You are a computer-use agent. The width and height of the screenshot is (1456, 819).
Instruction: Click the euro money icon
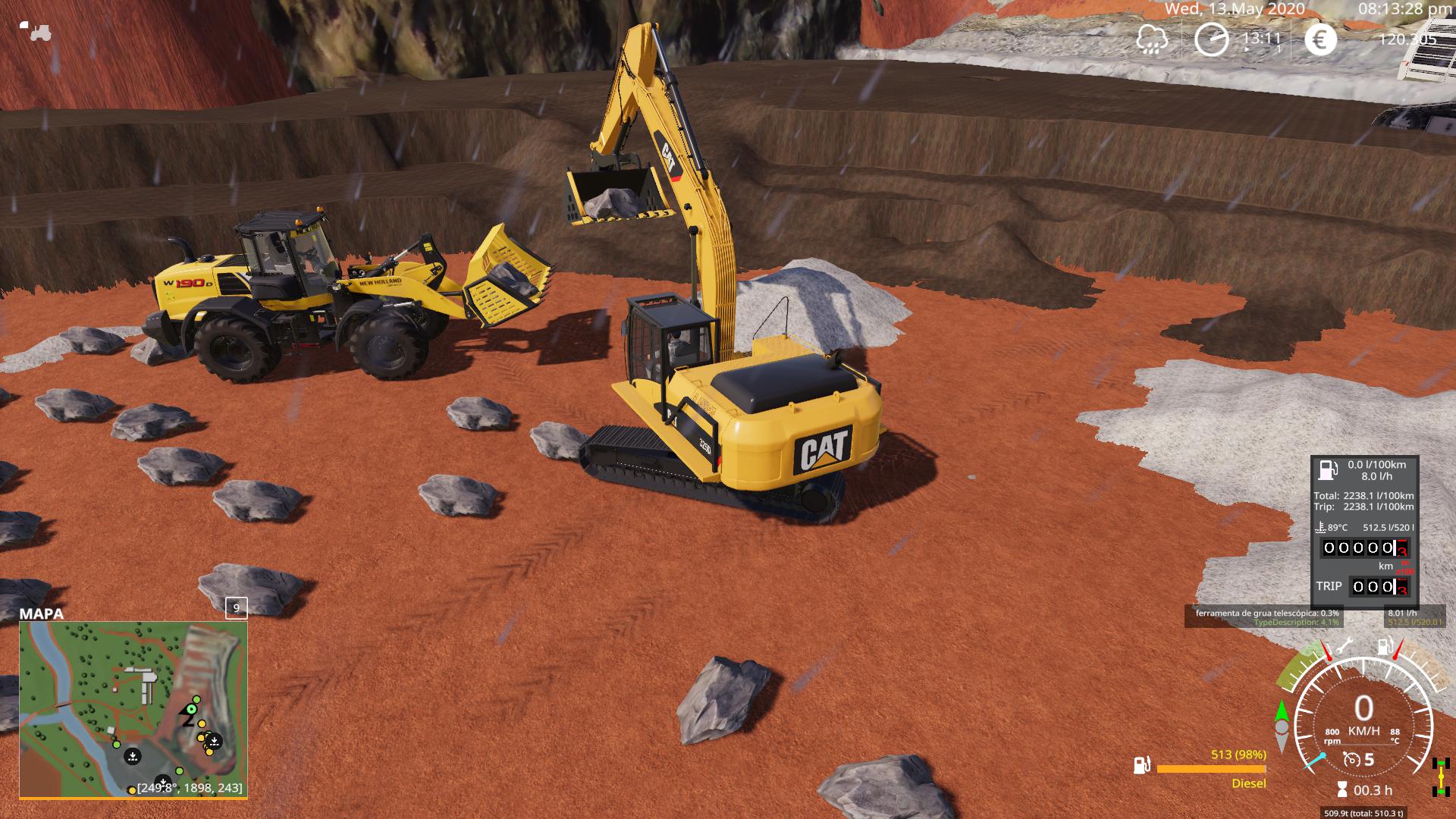coord(1320,39)
